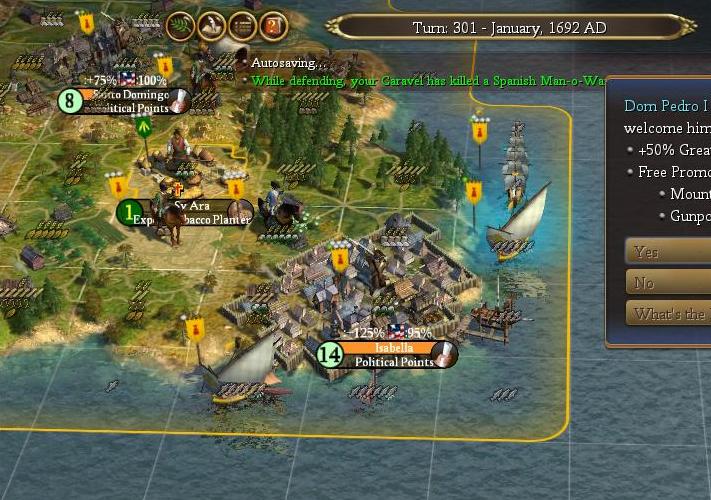Open the question mark help book icon
The height and width of the screenshot is (500, 711).
[273, 26]
